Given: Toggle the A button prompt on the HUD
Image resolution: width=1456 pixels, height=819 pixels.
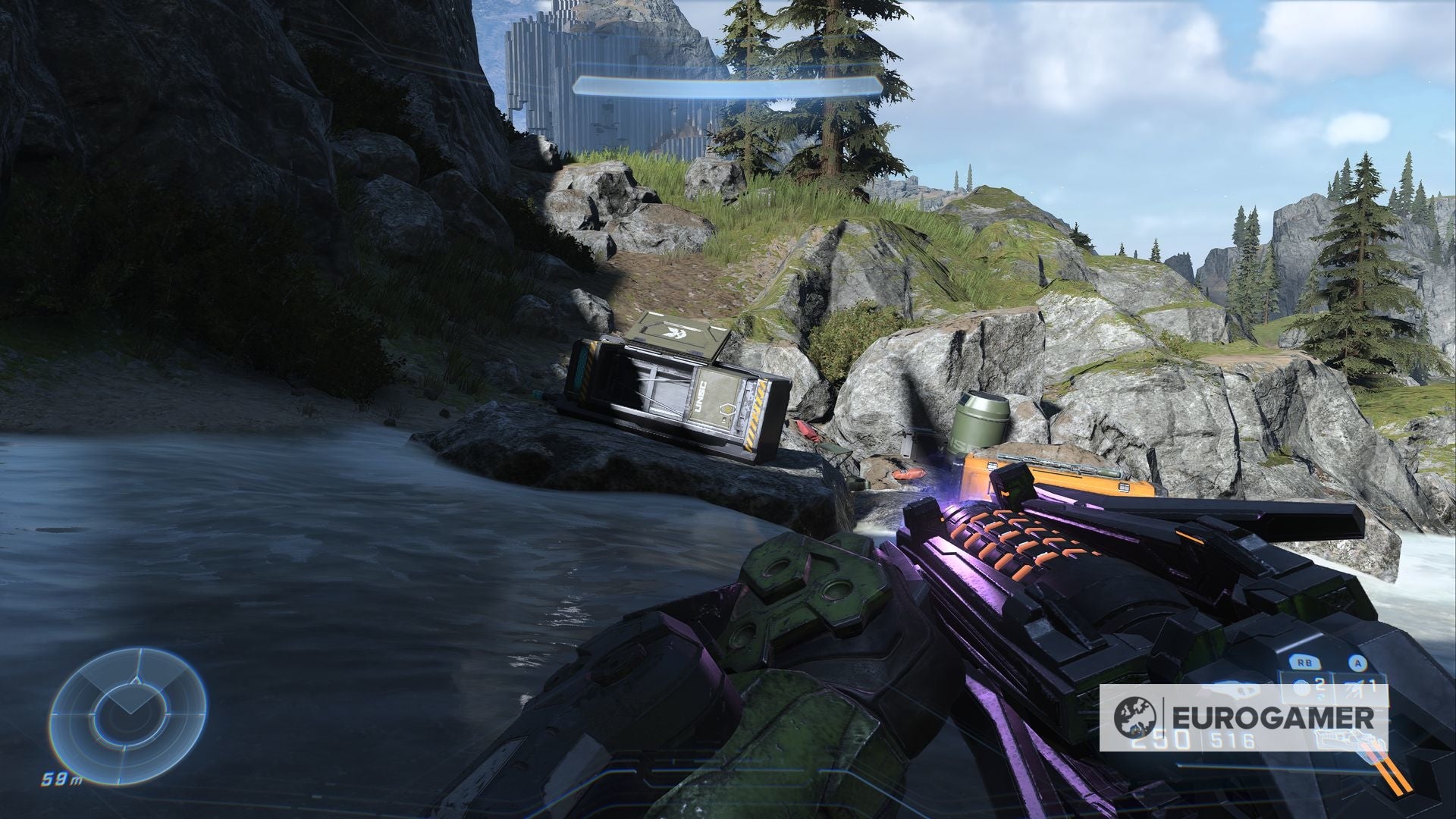Looking at the screenshot, I should 1358,663.
